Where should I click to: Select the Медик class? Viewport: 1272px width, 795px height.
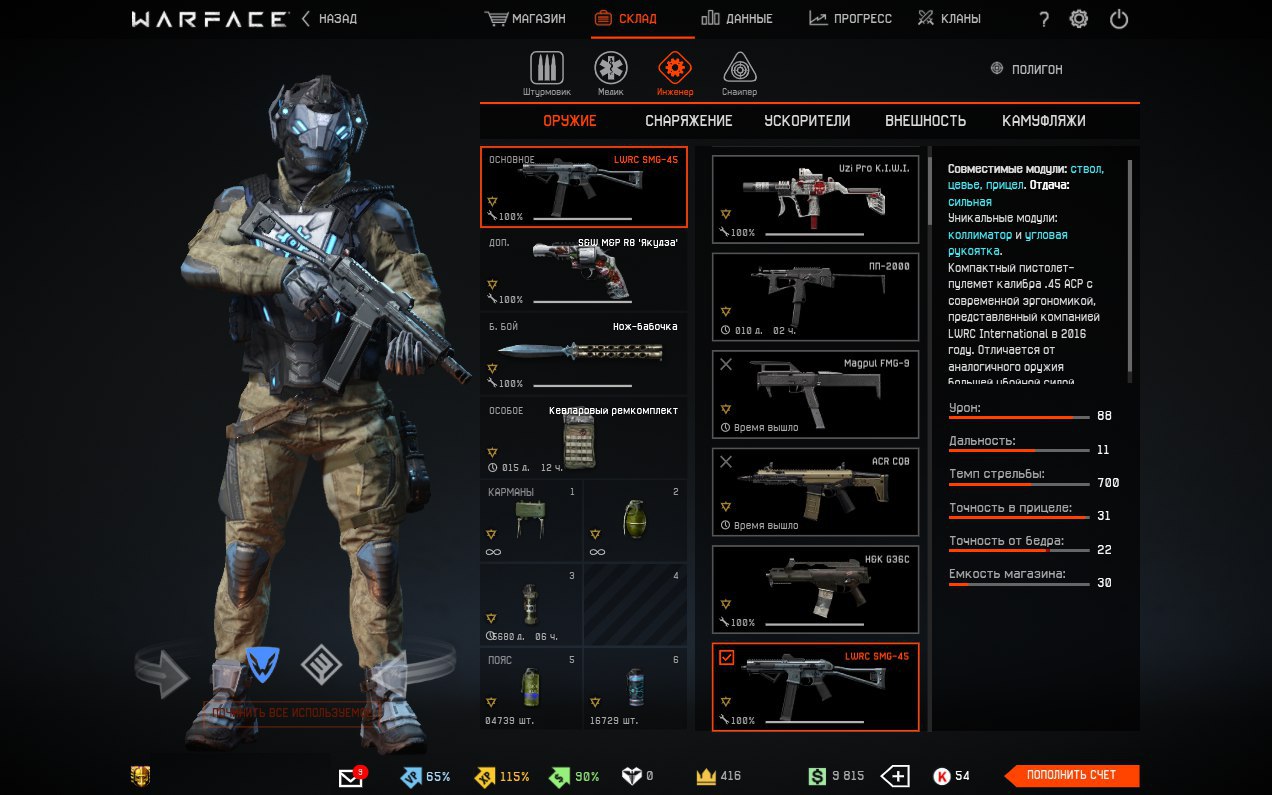point(610,74)
